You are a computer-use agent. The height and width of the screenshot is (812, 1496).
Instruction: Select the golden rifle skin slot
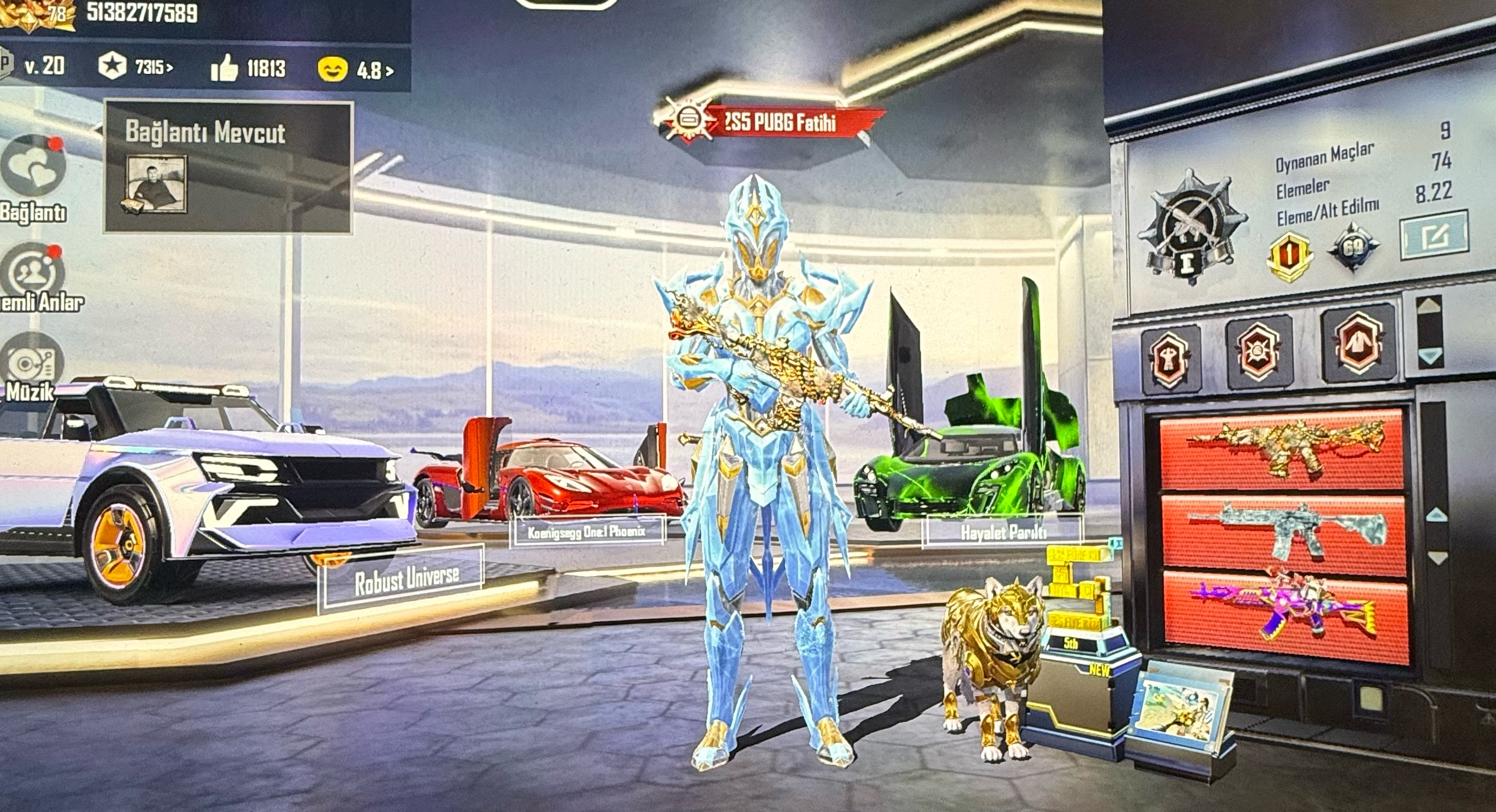pos(1283,448)
